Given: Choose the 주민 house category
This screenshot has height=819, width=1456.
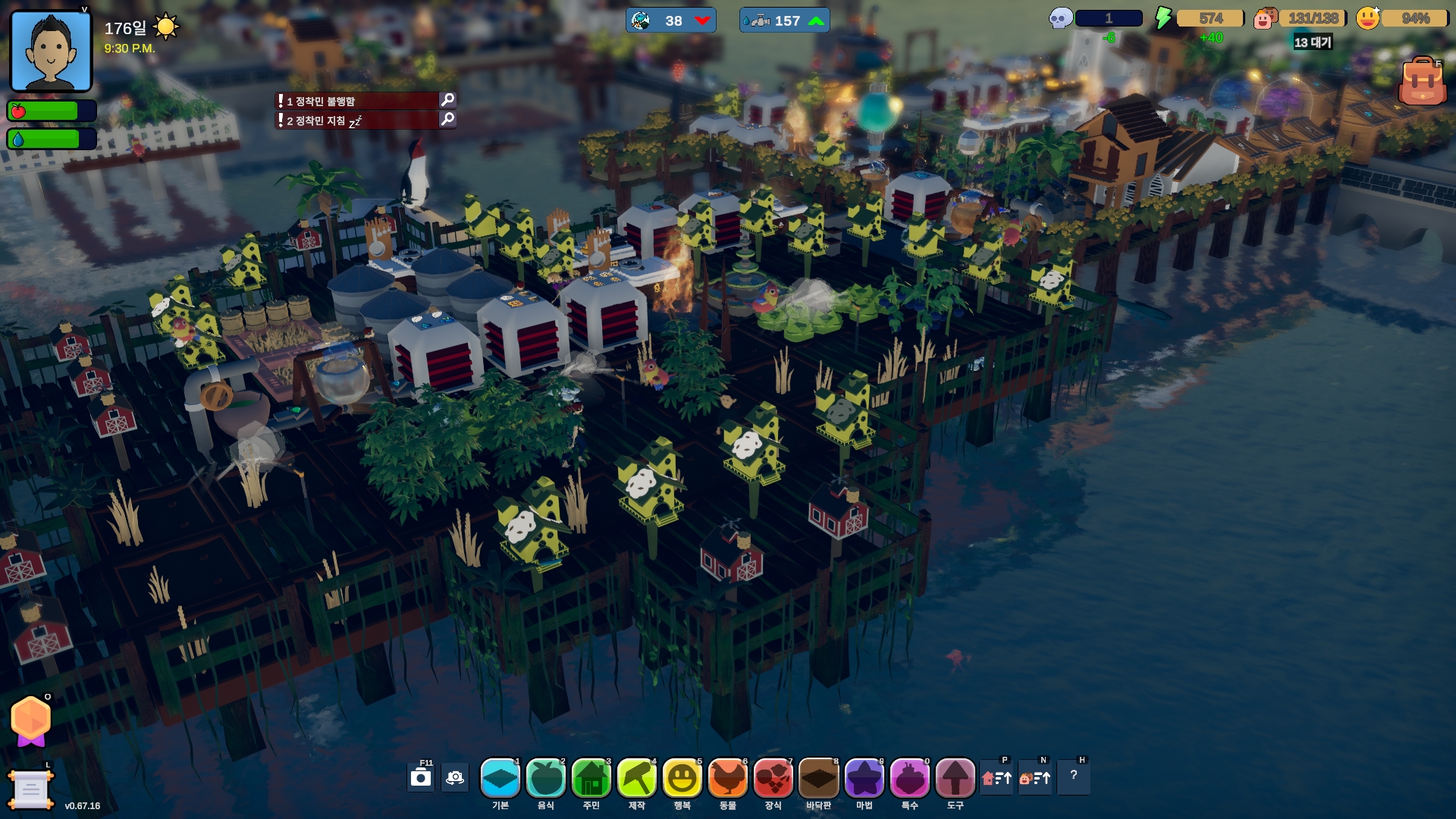Looking at the screenshot, I should [x=591, y=778].
